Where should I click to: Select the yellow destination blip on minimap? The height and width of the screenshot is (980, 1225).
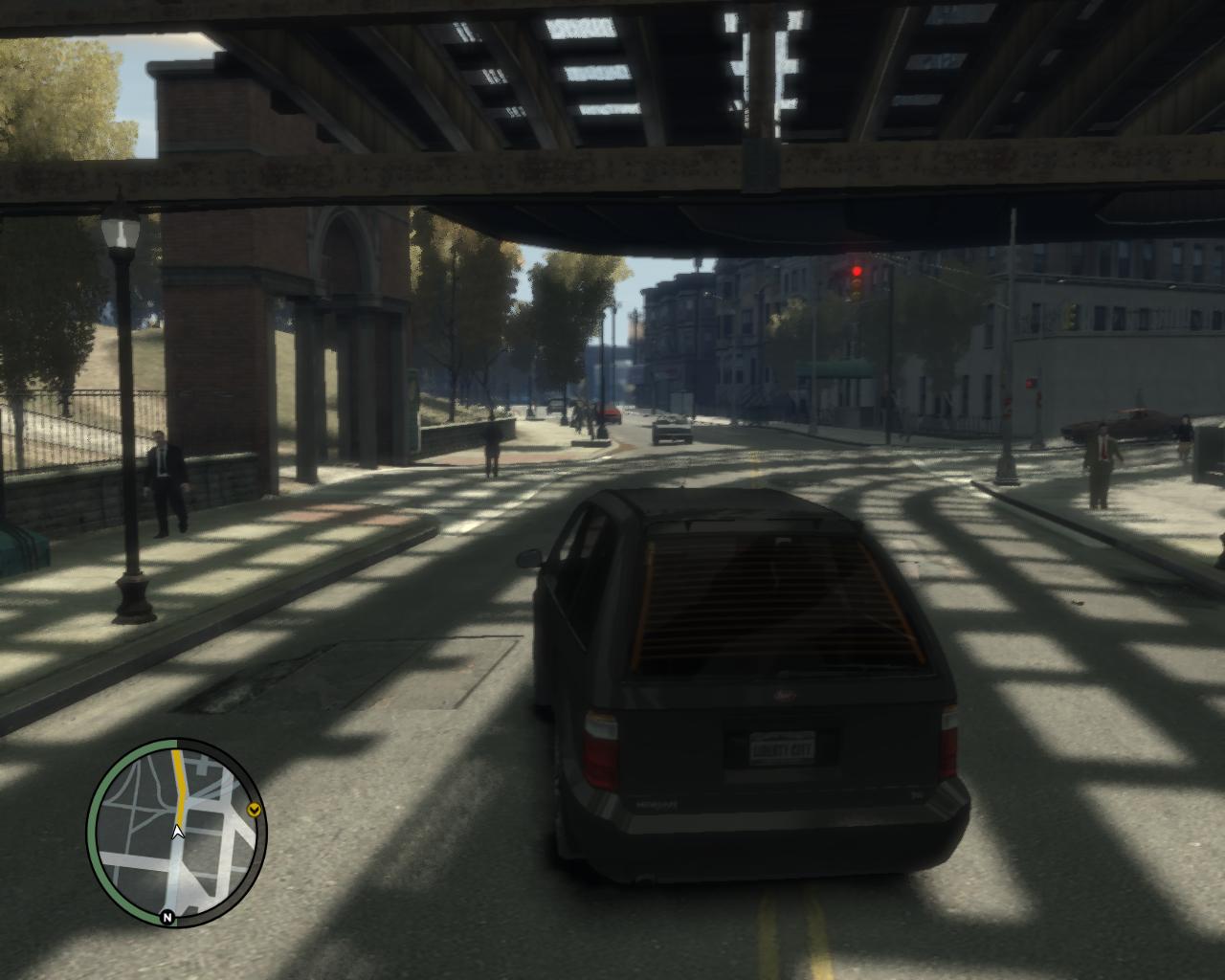pos(254,812)
